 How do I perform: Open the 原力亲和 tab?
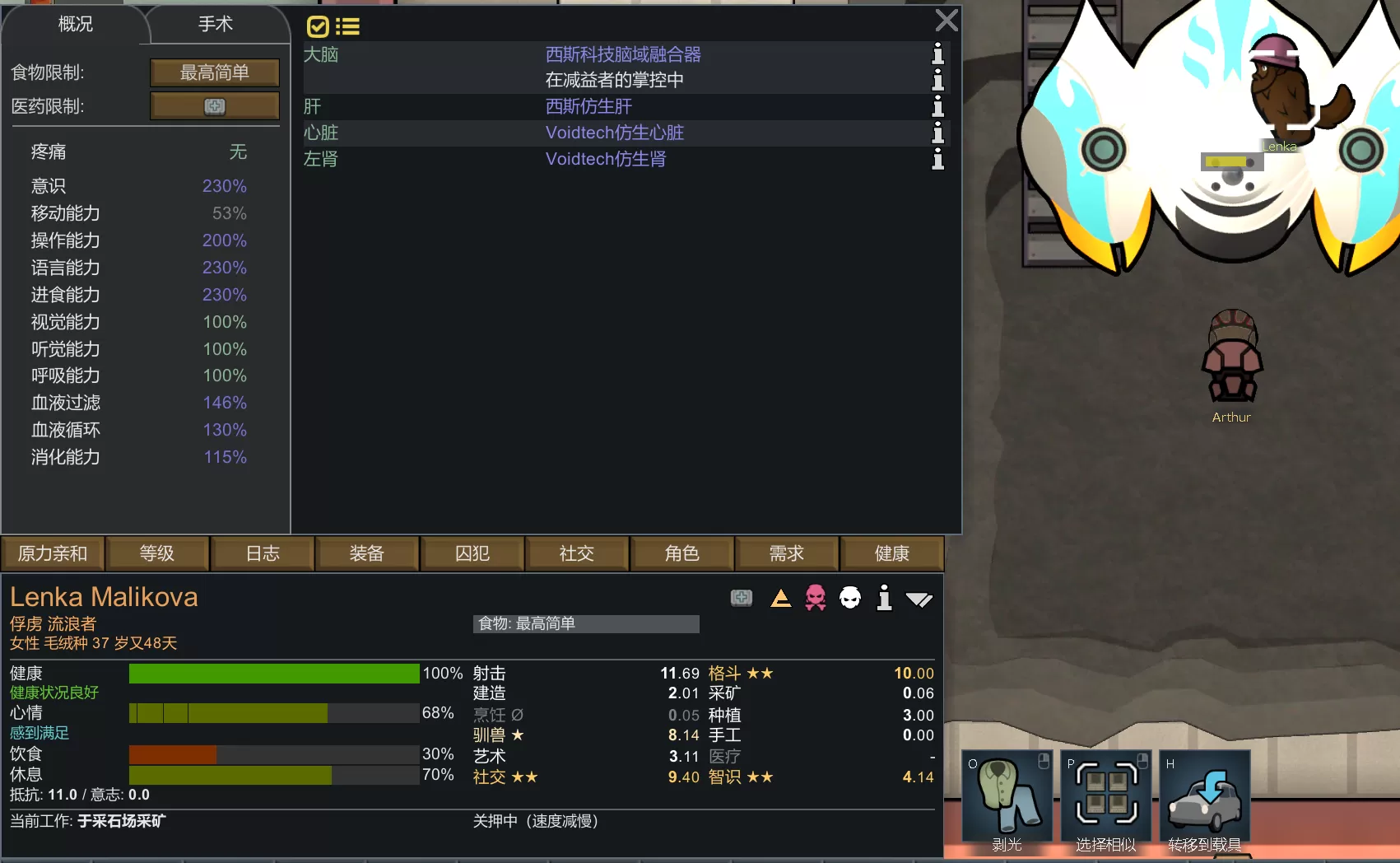53,553
